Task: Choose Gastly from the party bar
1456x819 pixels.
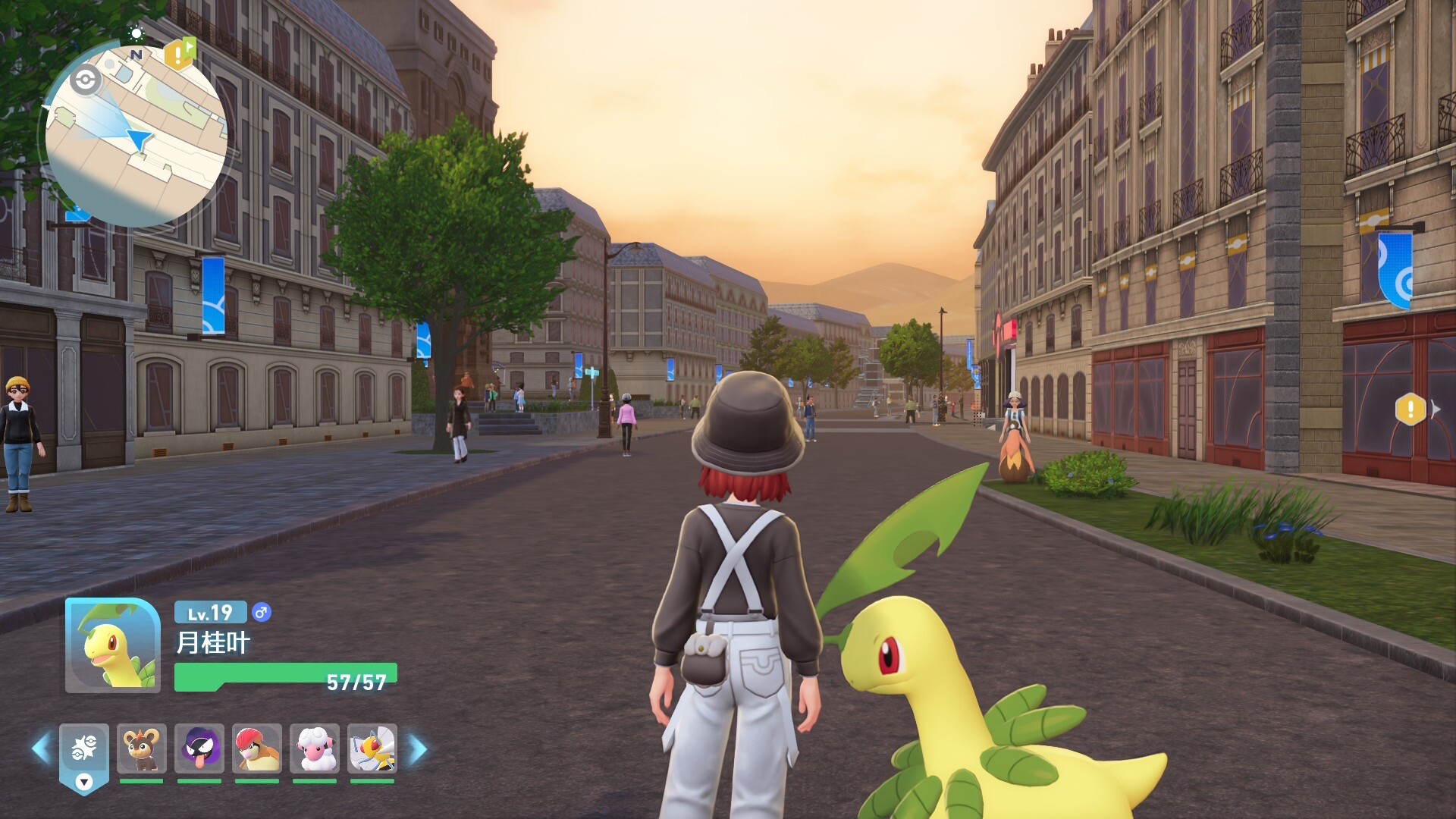Action: point(199,748)
